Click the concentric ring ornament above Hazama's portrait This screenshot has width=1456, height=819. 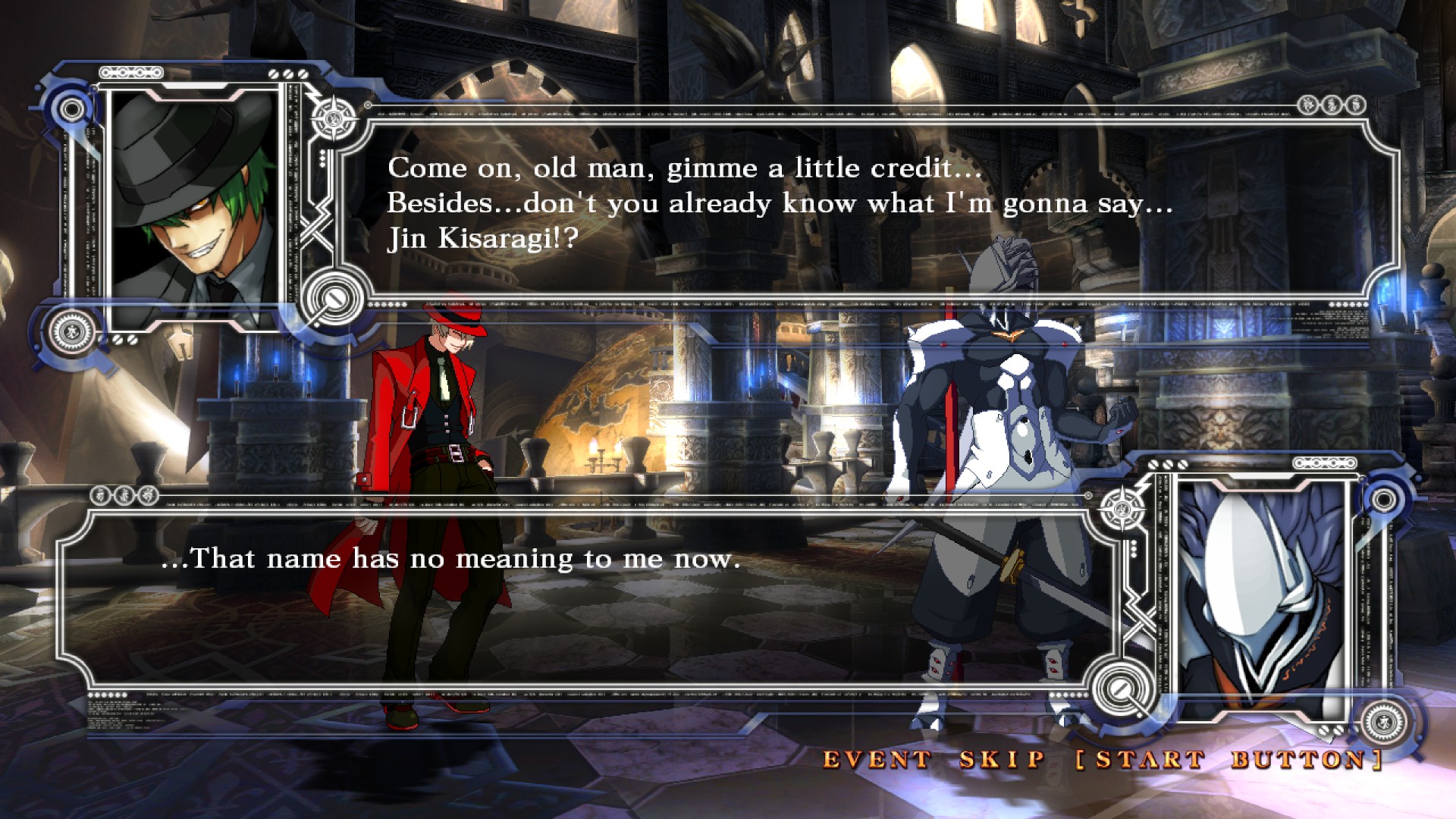point(69,108)
